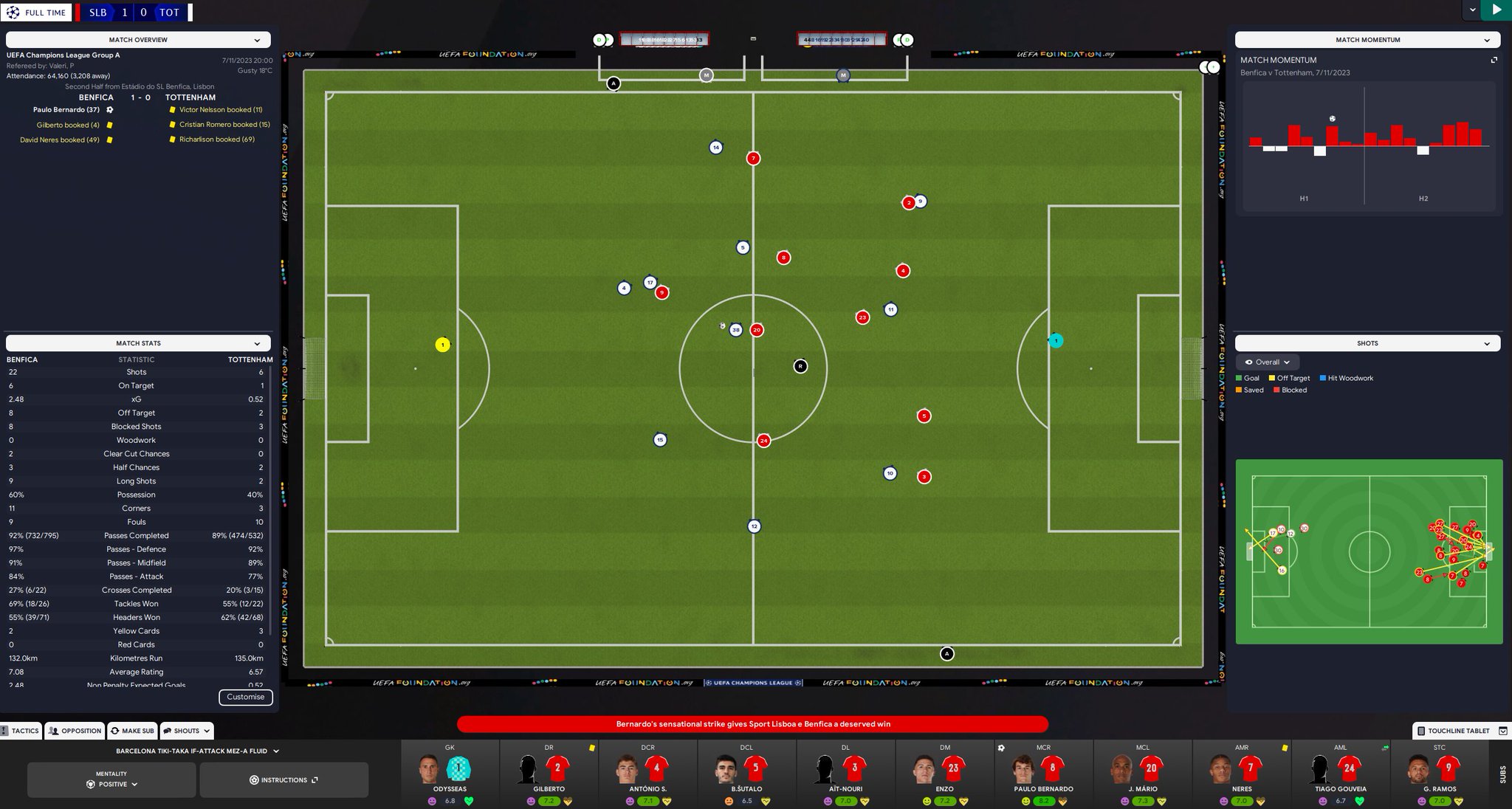
Task: Select the red Blocked color swatch
Action: coord(1276,390)
